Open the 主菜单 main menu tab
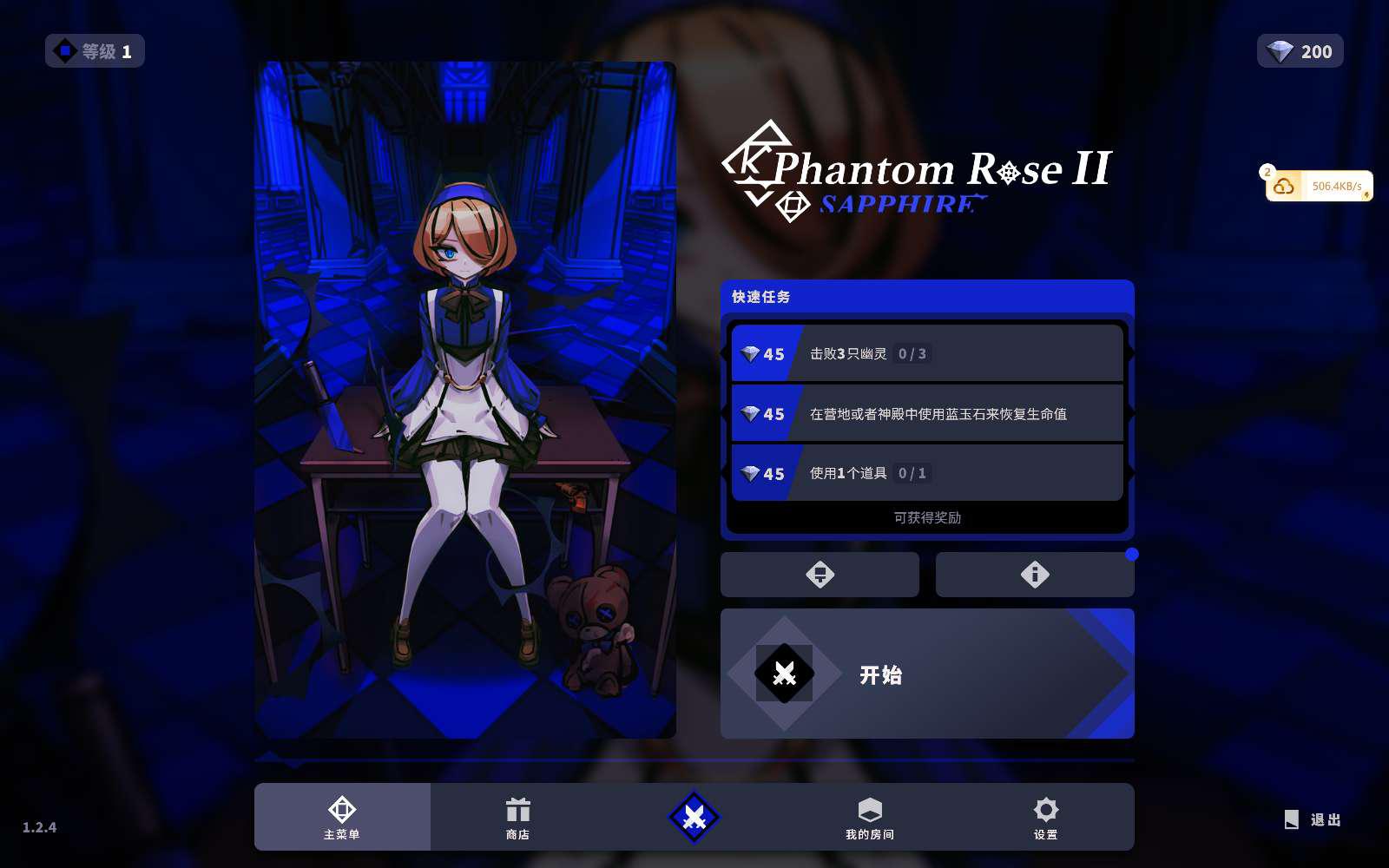The image size is (1389, 868). coord(342,817)
